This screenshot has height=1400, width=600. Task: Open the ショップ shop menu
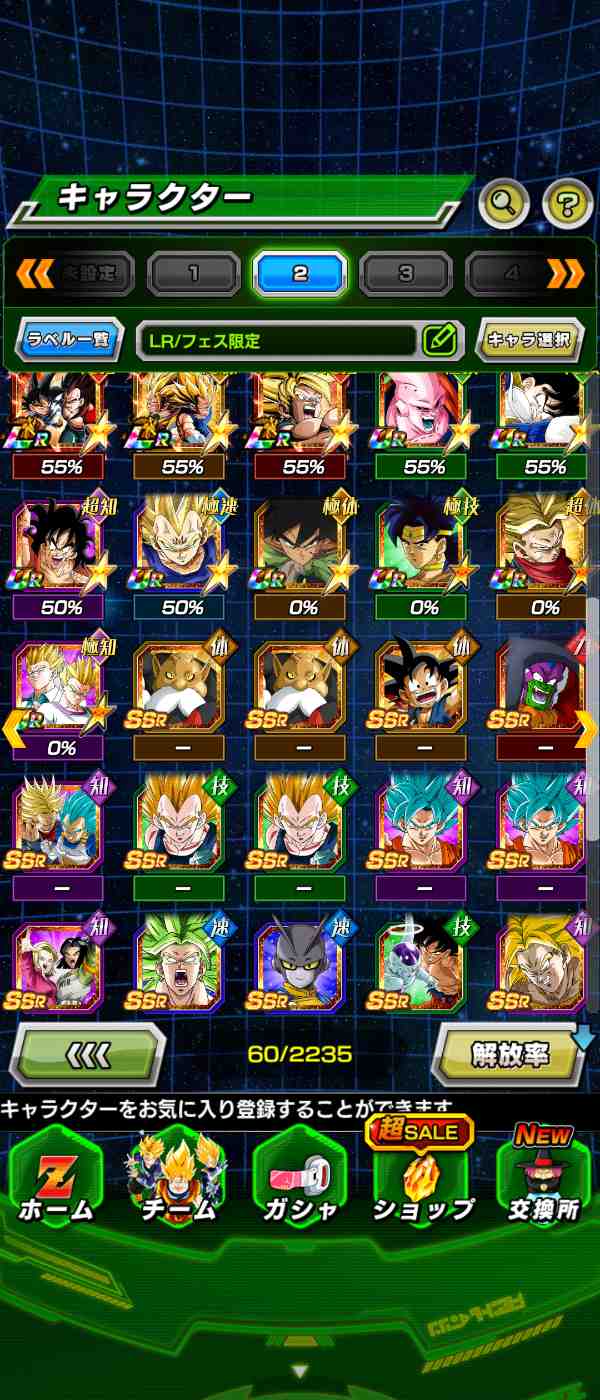click(x=422, y=1178)
